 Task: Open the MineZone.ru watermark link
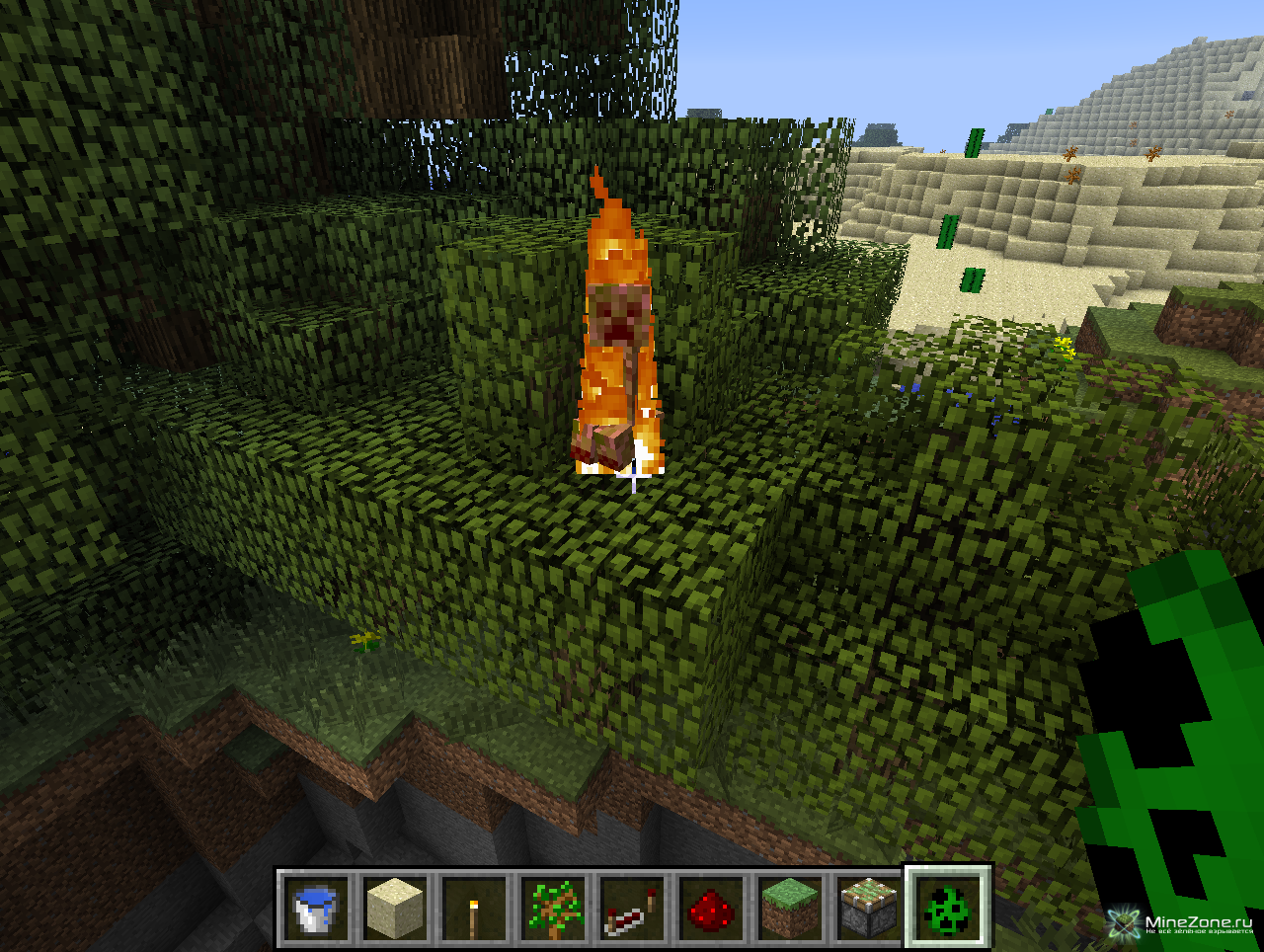tap(1185, 924)
